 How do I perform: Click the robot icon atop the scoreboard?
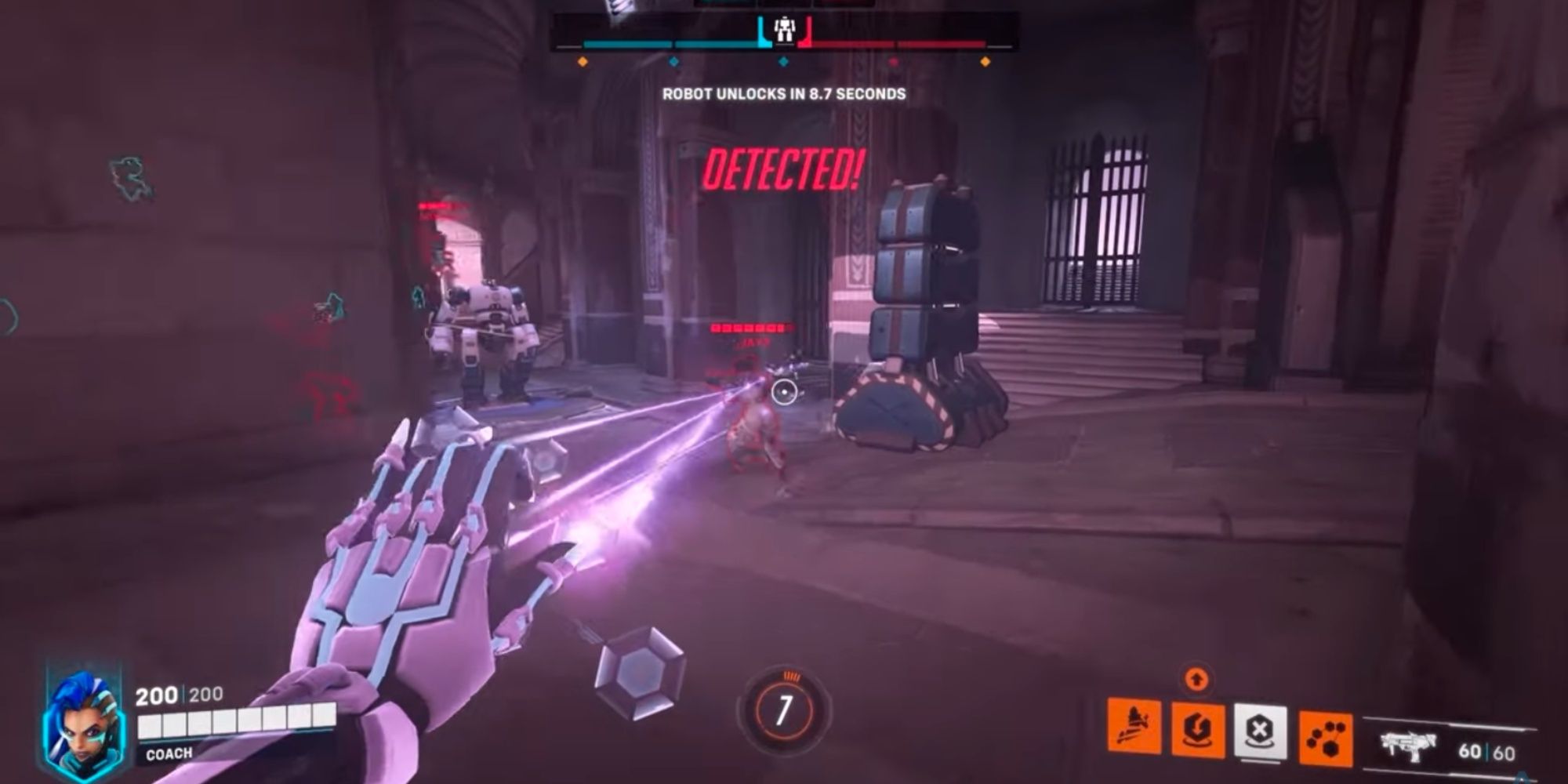point(785,30)
